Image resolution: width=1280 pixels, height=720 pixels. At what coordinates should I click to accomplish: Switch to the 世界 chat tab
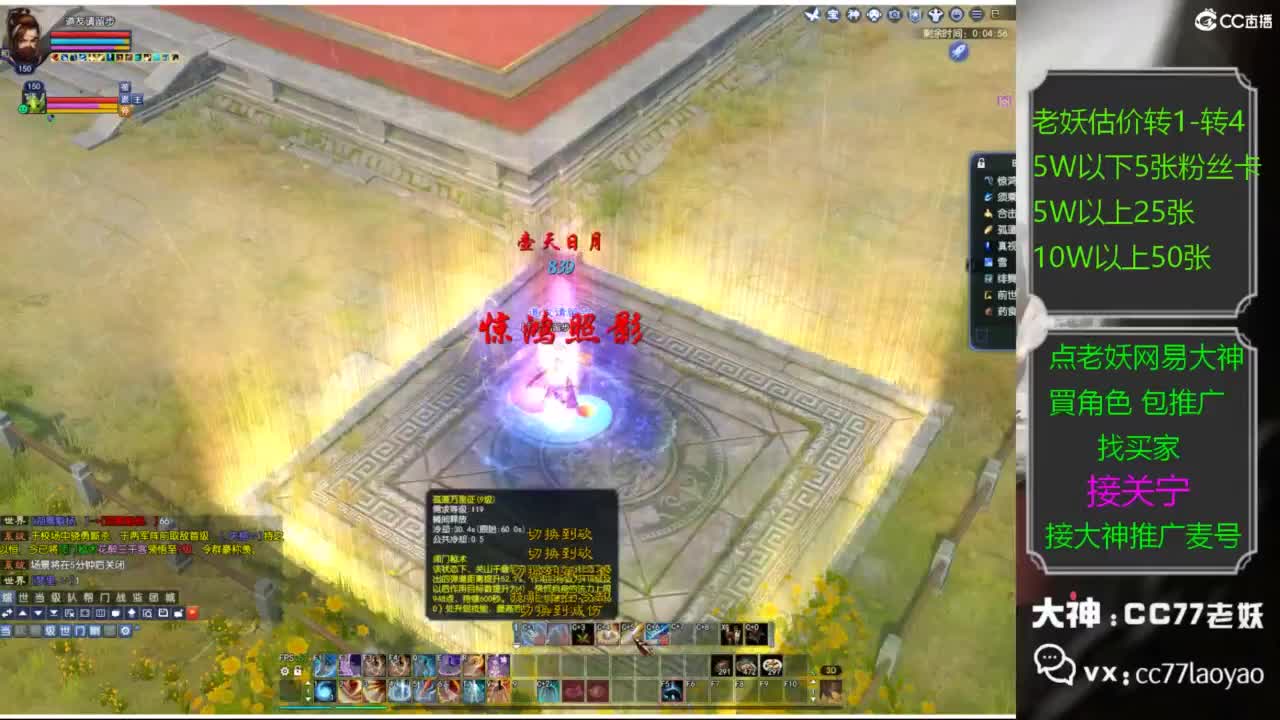pyautogui.click(x=22, y=595)
